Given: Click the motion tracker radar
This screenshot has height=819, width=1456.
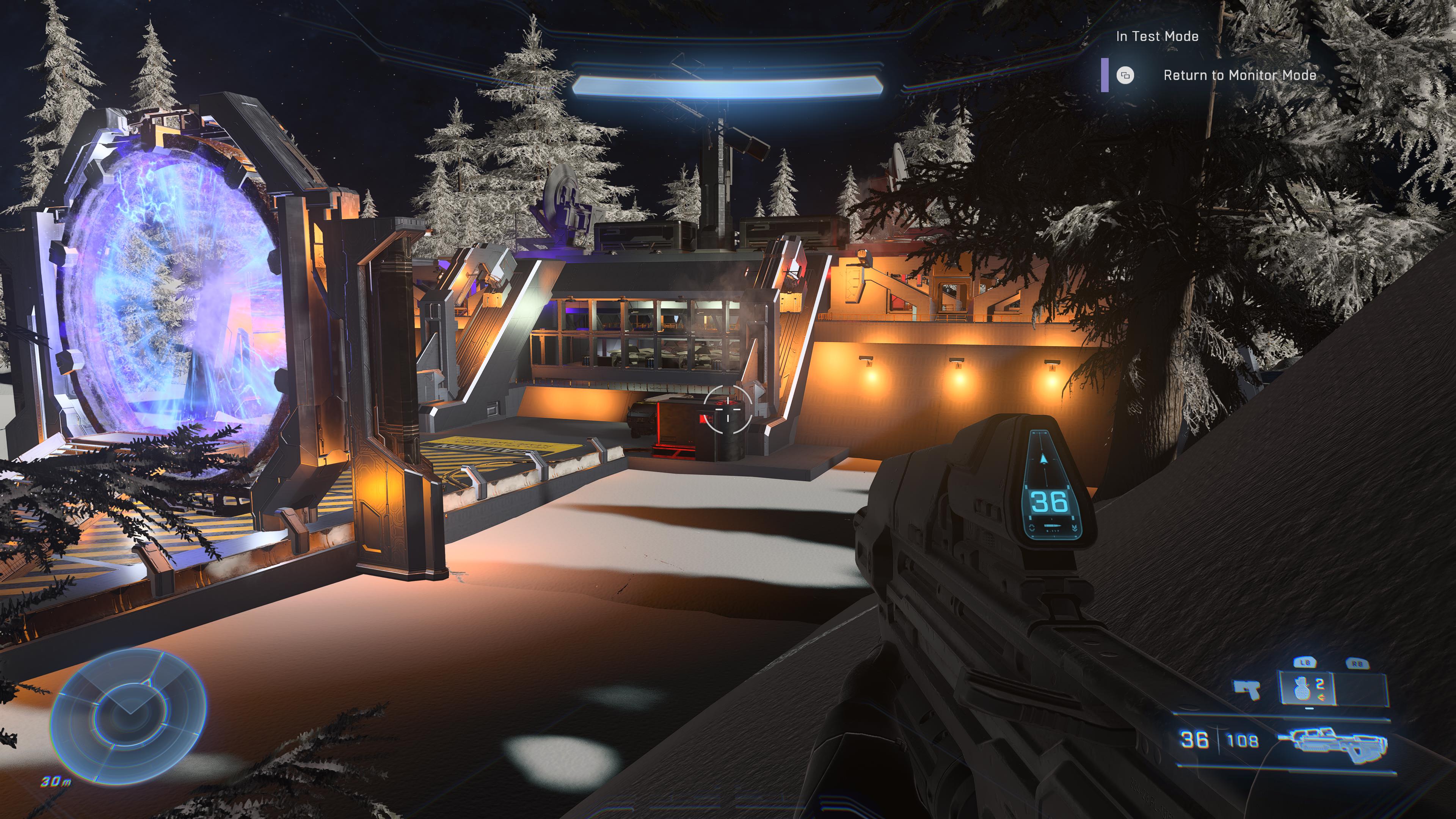Looking at the screenshot, I should [x=128, y=715].
